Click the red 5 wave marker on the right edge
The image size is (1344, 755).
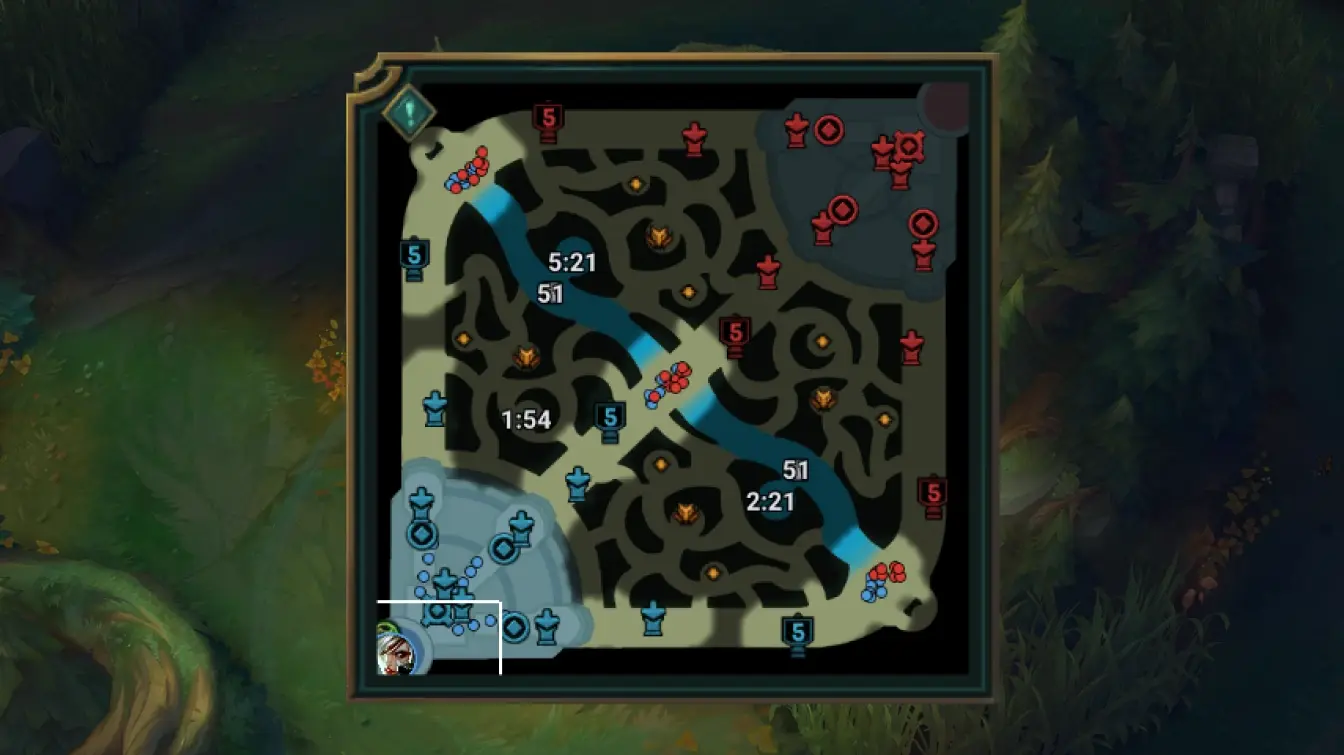click(932, 490)
